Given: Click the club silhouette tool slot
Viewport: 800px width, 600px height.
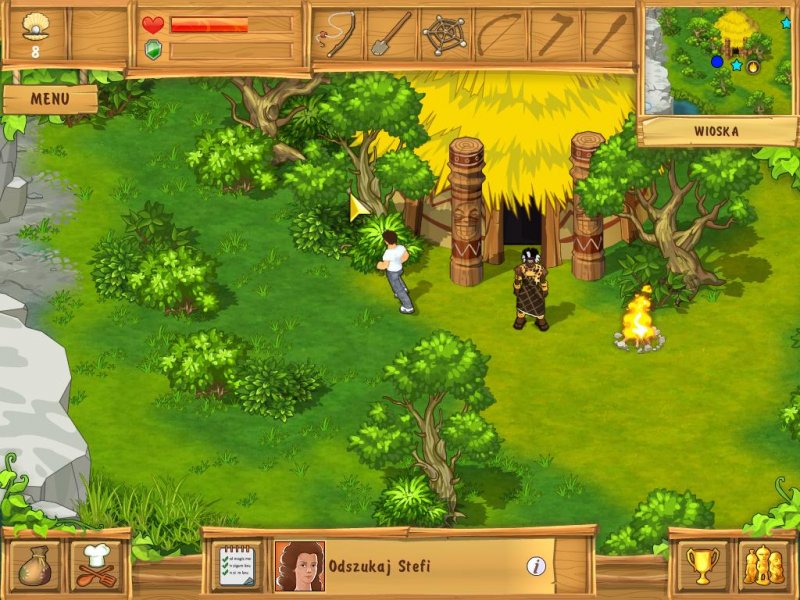Looking at the screenshot, I should (x=607, y=34).
